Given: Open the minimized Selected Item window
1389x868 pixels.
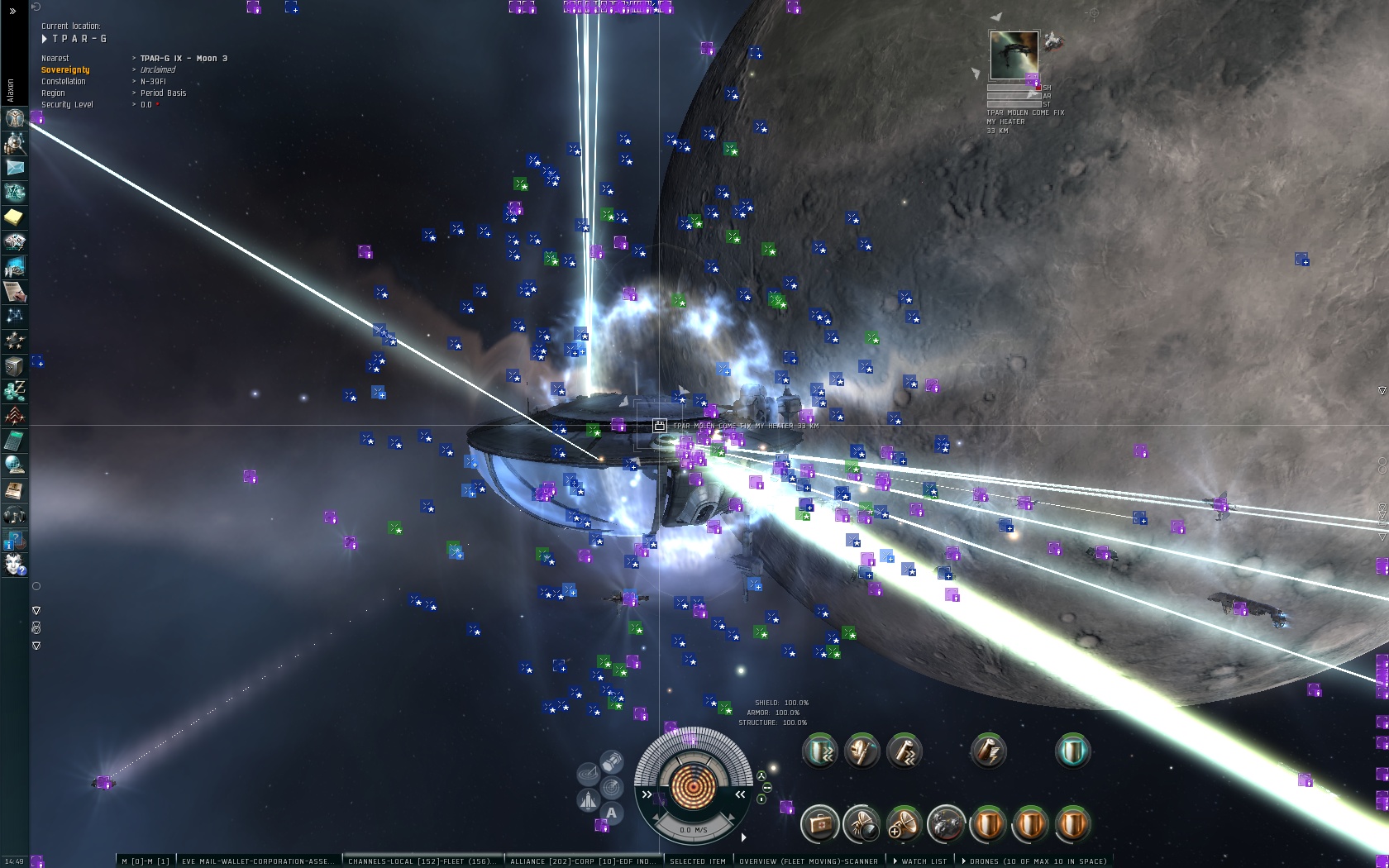Looking at the screenshot, I should [697, 861].
